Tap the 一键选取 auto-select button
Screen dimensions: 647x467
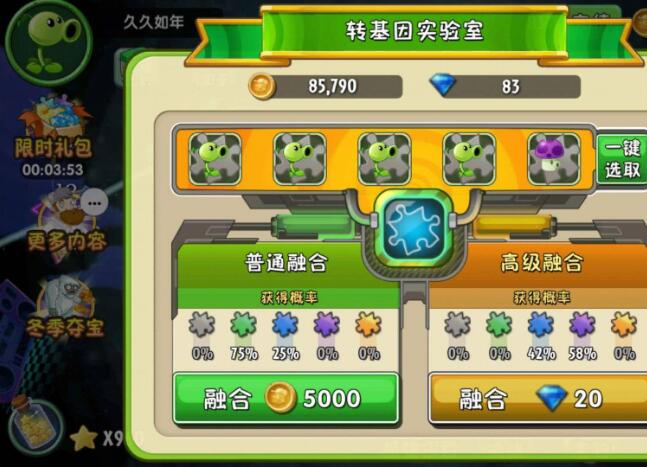622,159
